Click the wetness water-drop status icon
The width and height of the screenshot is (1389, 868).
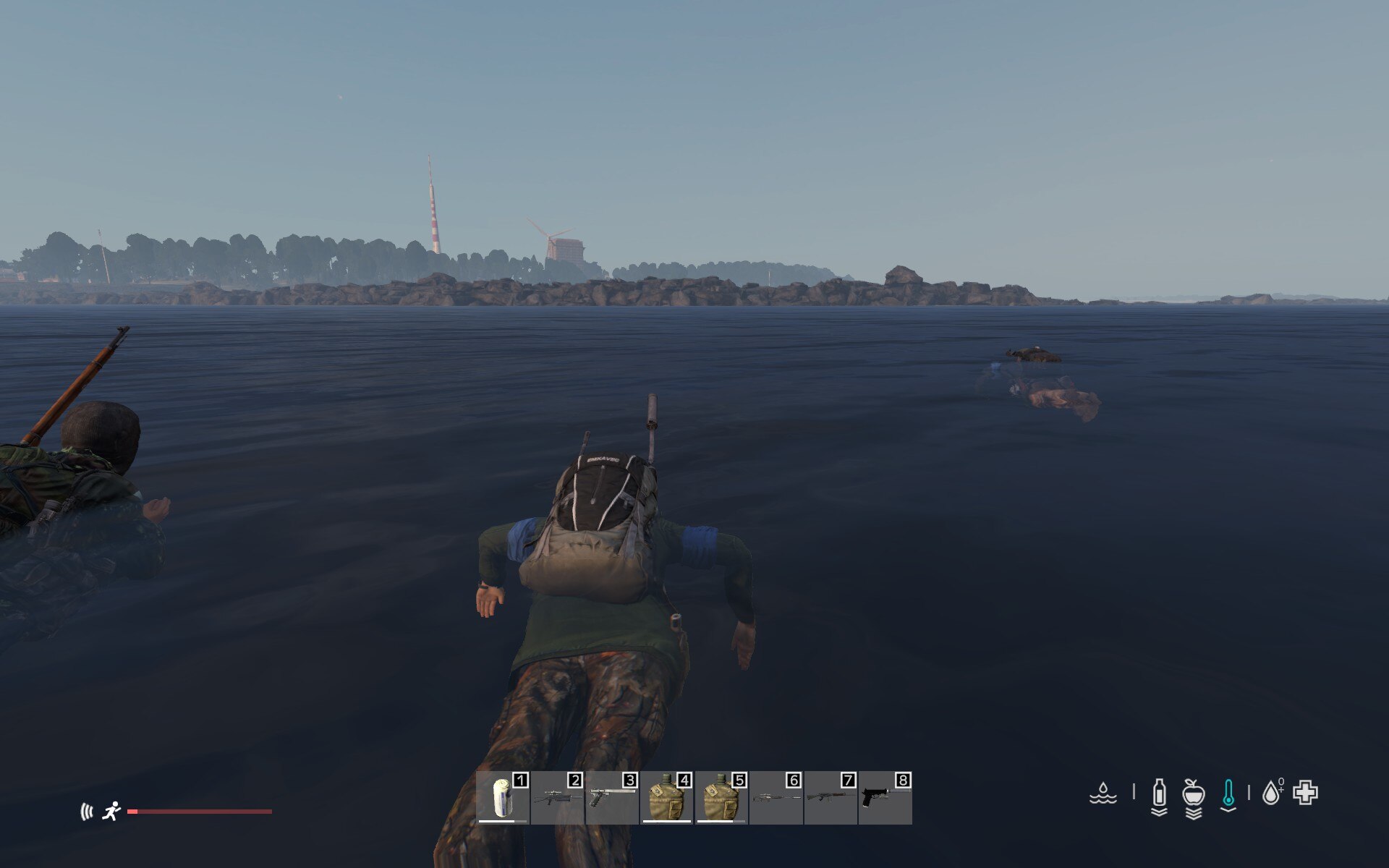point(1103,793)
